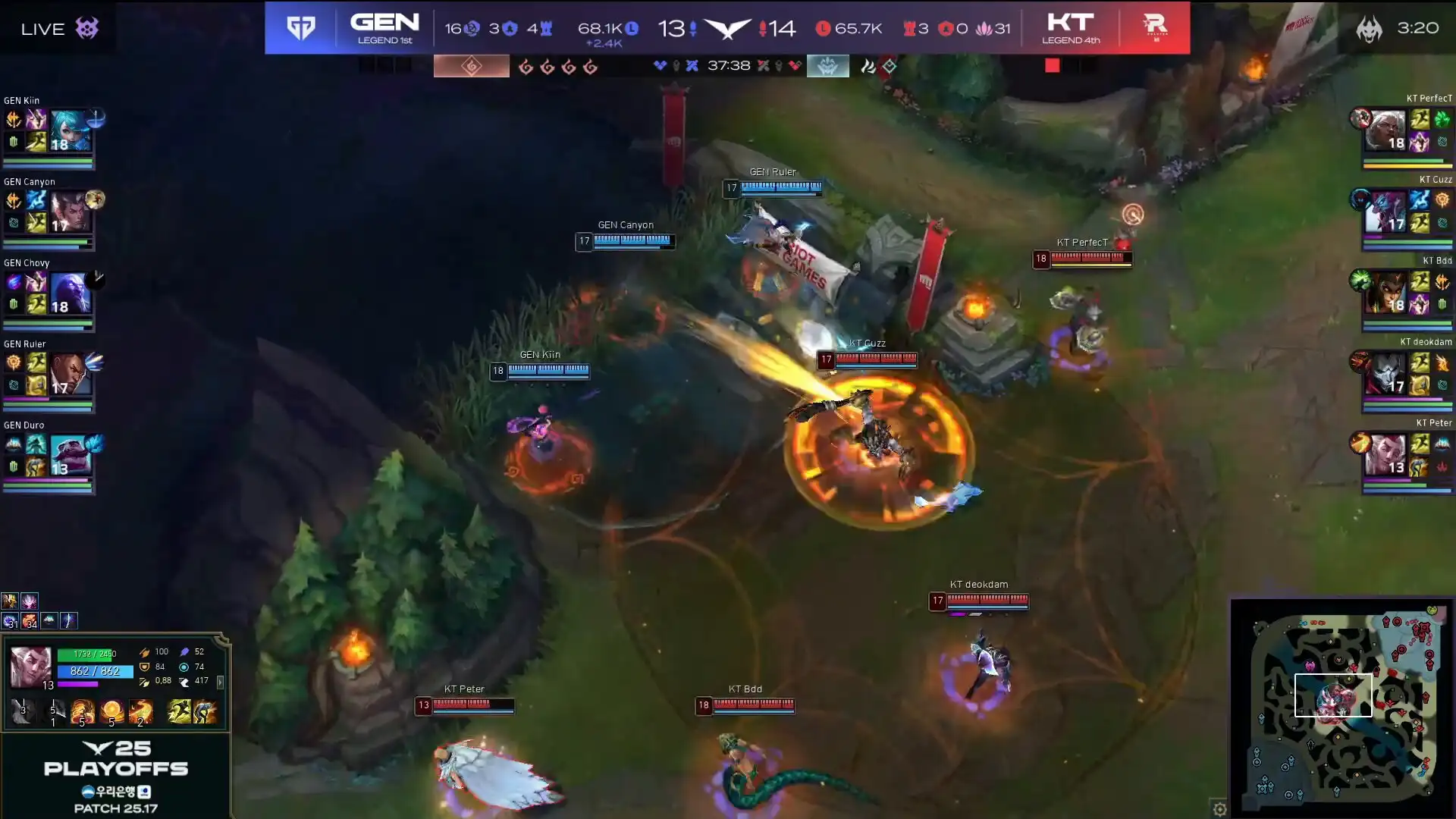
Task: Select GEN Canyon's champion portrait
Action: [x=70, y=212]
